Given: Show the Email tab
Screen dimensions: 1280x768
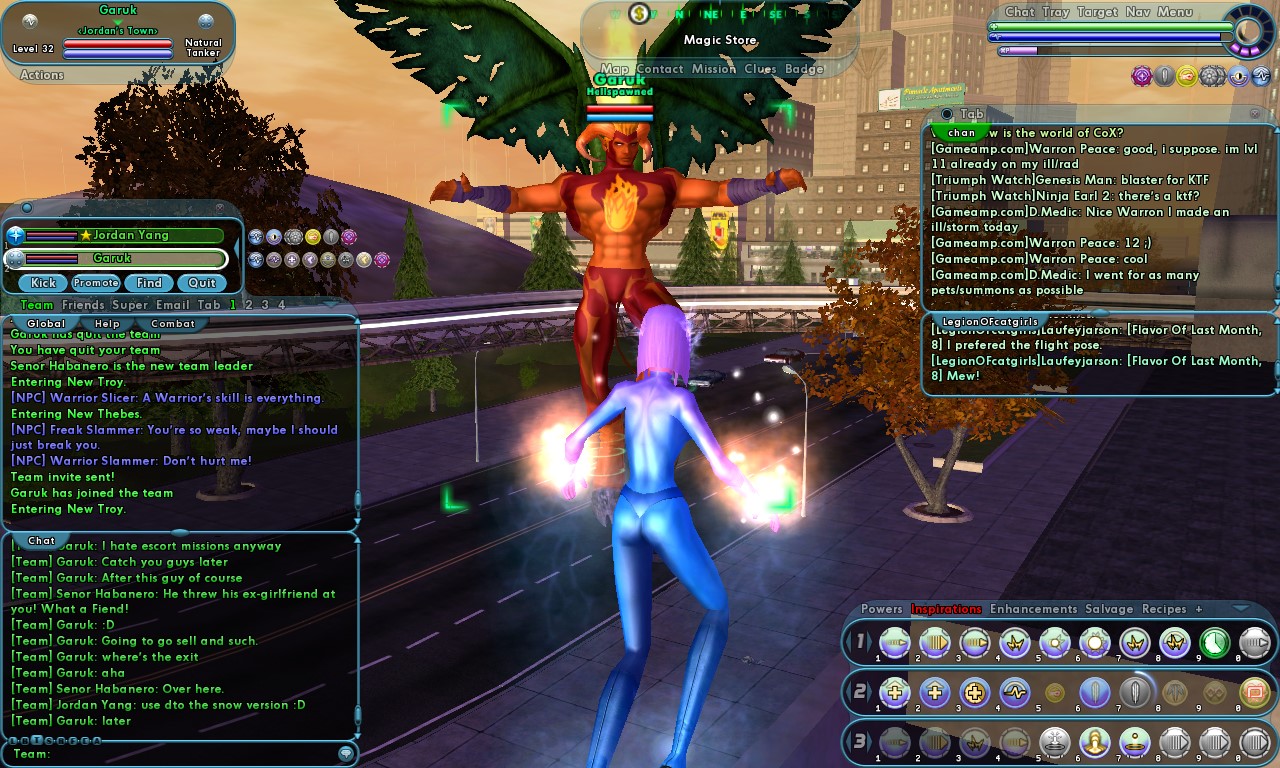Looking at the screenshot, I should point(172,305).
